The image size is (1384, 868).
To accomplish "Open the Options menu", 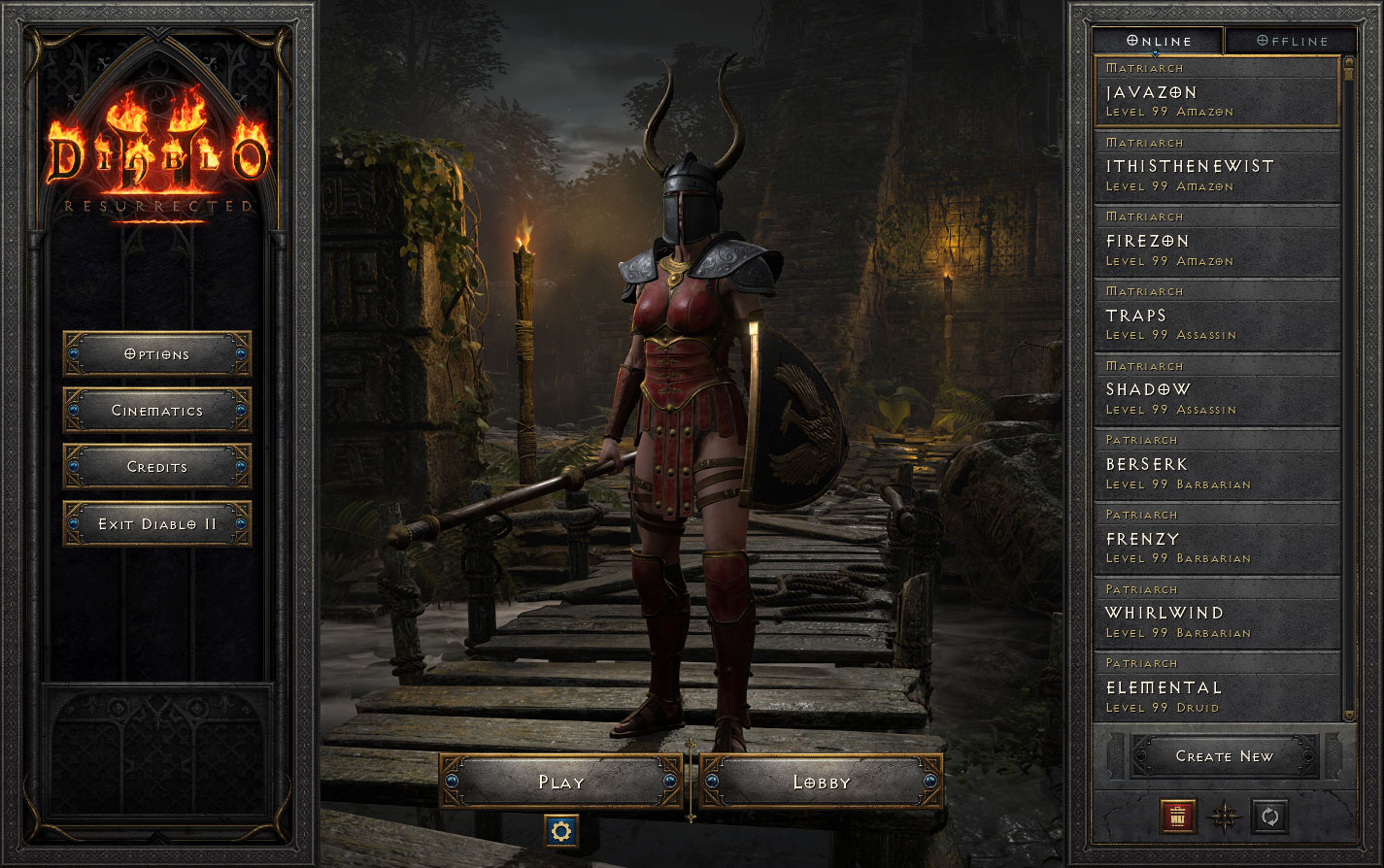I will 157,354.
